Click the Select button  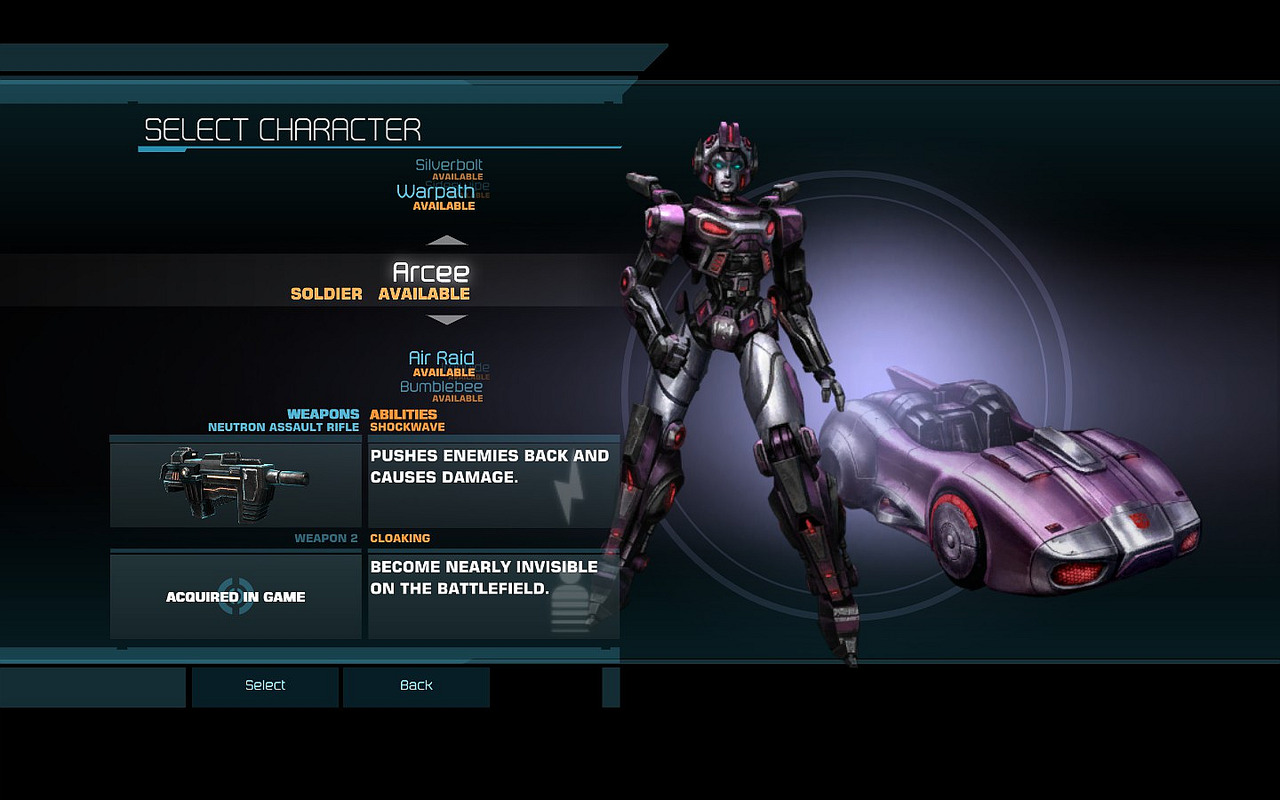click(x=265, y=686)
